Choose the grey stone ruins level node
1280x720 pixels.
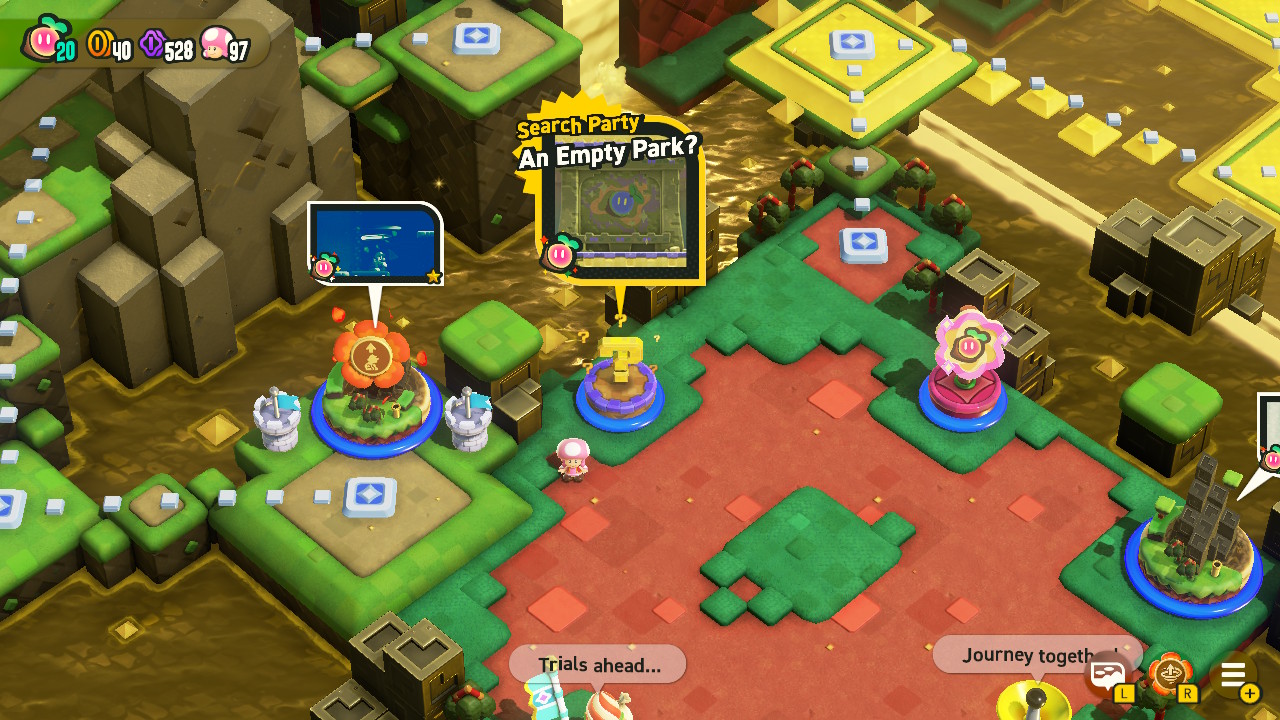coord(1193,538)
